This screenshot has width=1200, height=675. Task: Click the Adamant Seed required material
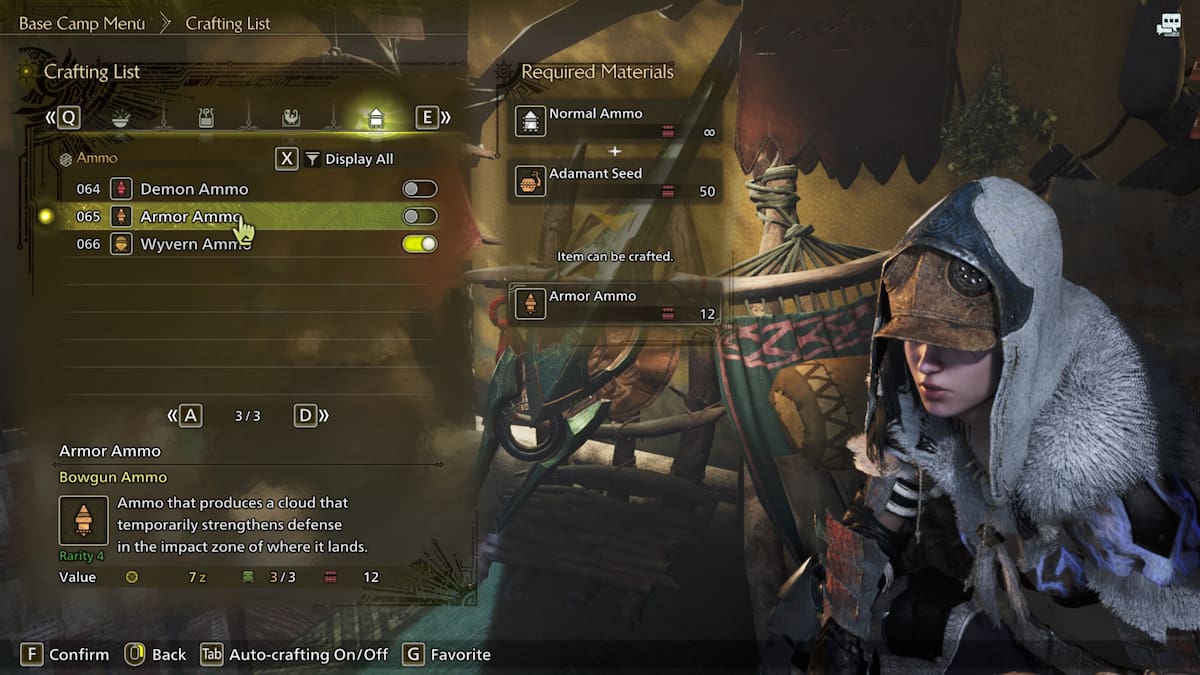coord(614,181)
